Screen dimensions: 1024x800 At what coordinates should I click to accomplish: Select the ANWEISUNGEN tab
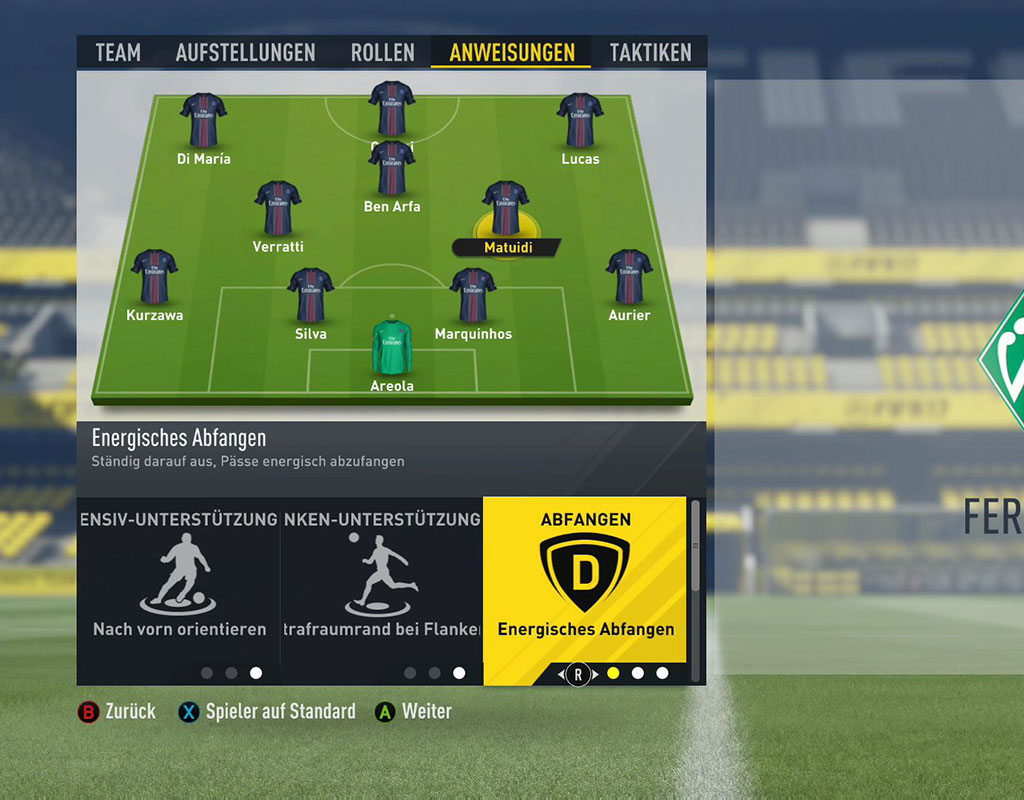click(511, 53)
